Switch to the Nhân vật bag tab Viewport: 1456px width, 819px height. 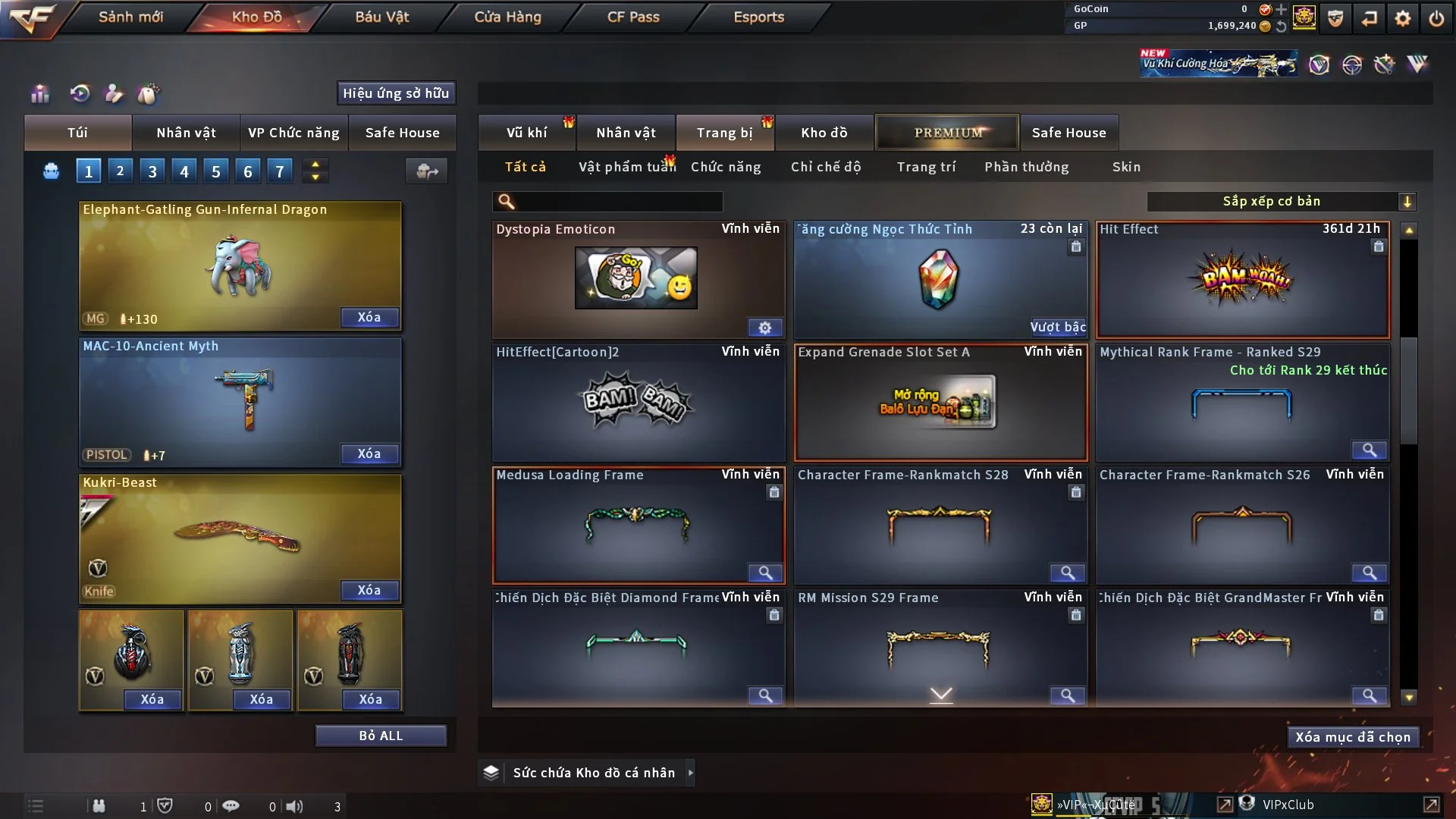[x=186, y=133]
